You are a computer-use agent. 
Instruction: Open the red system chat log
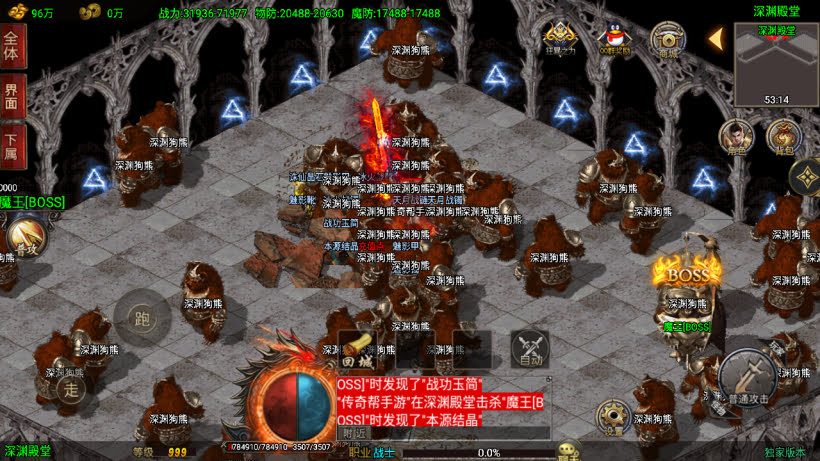tap(440, 401)
